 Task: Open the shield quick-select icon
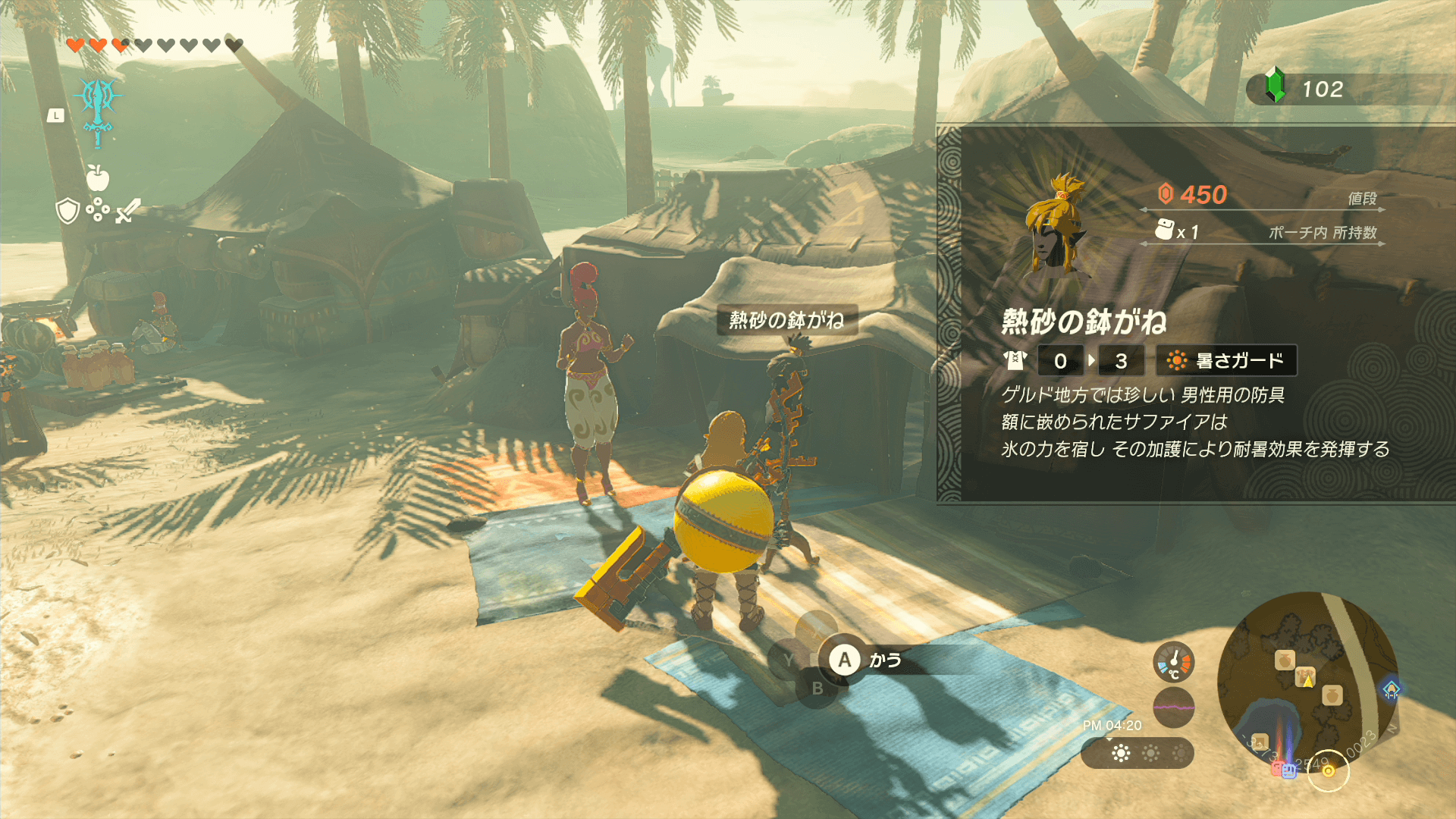(x=68, y=211)
